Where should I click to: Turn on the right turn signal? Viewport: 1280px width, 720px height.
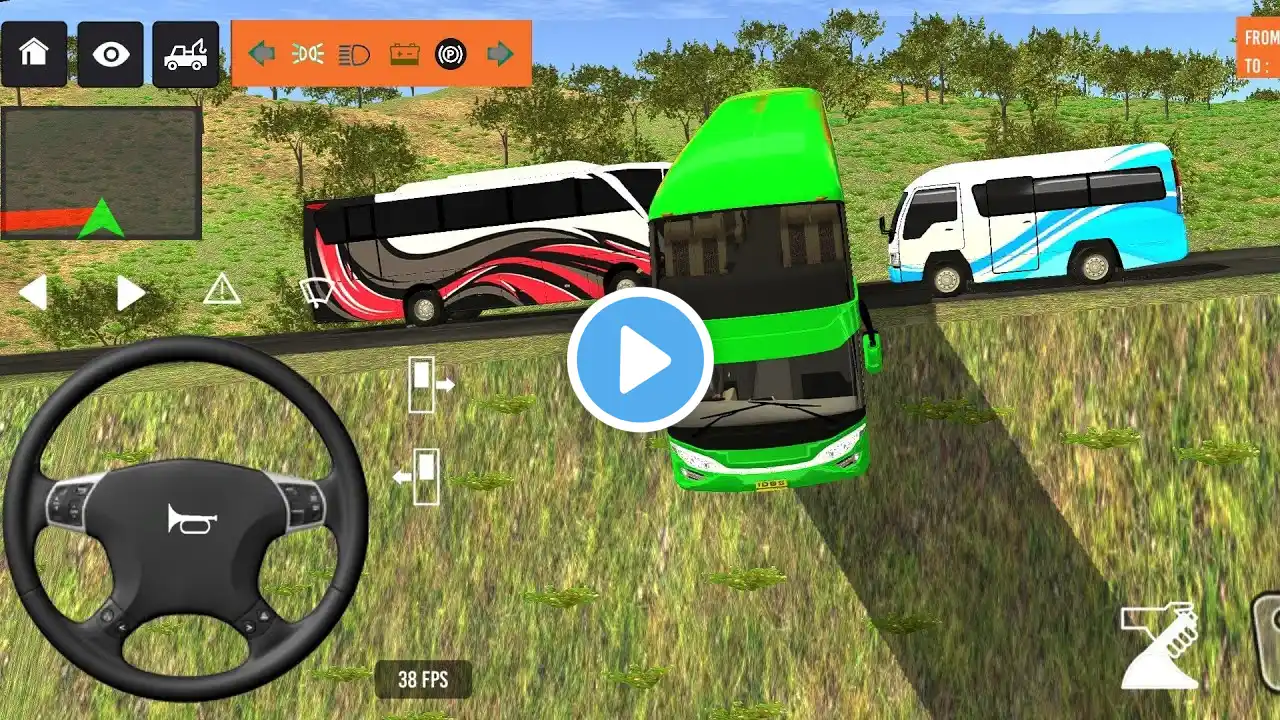500,54
